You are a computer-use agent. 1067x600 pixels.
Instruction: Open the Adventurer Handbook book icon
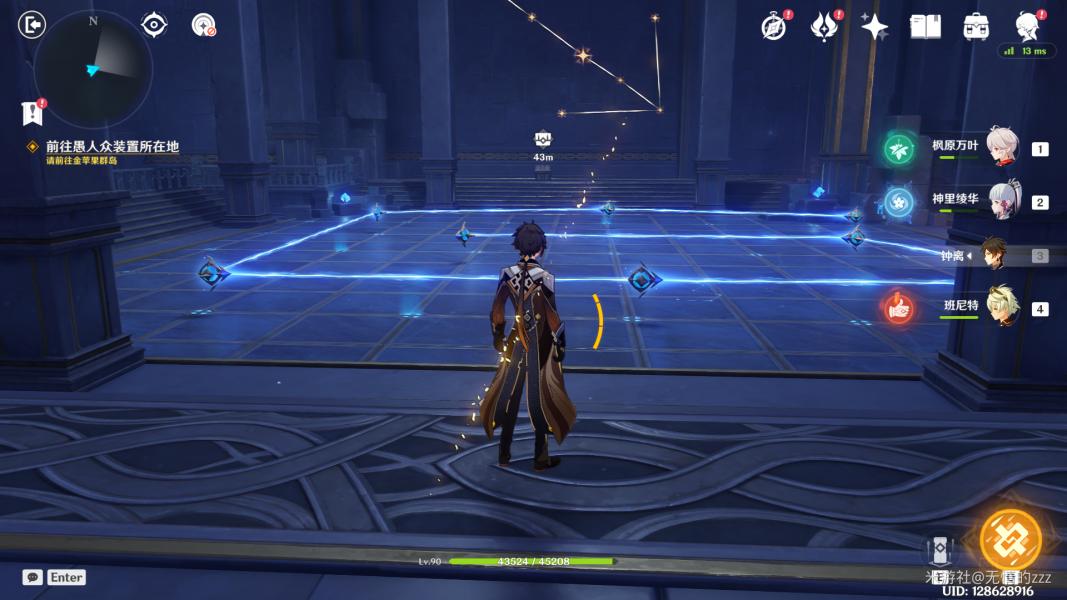pyautogui.click(x=925, y=27)
